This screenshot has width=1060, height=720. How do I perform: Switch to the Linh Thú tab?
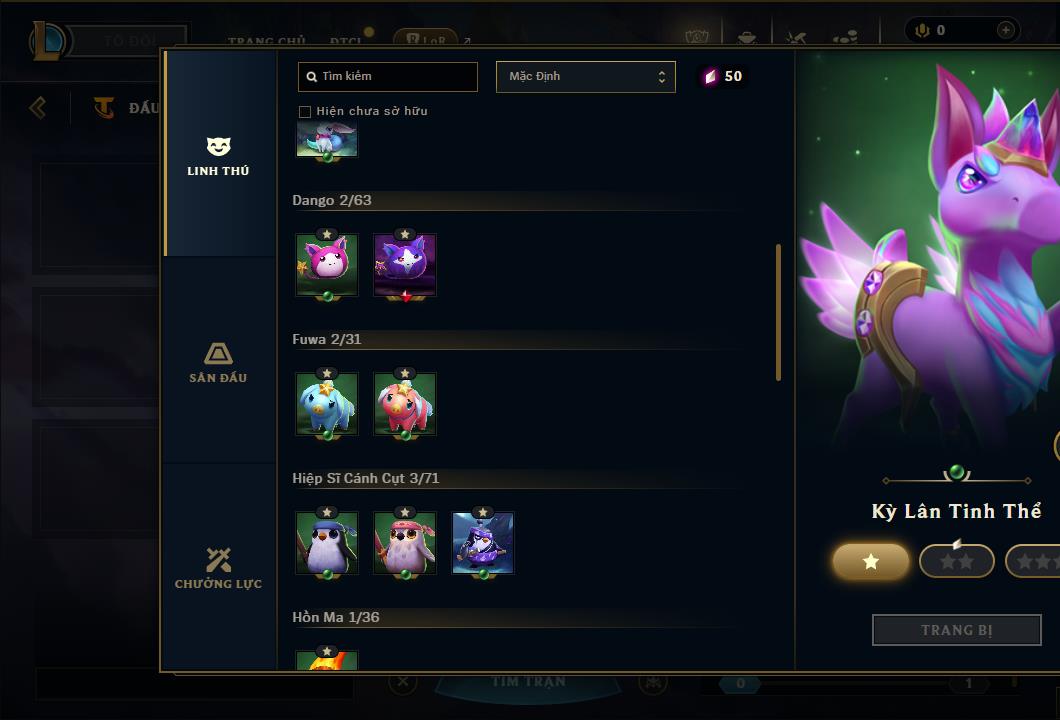tap(218, 156)
